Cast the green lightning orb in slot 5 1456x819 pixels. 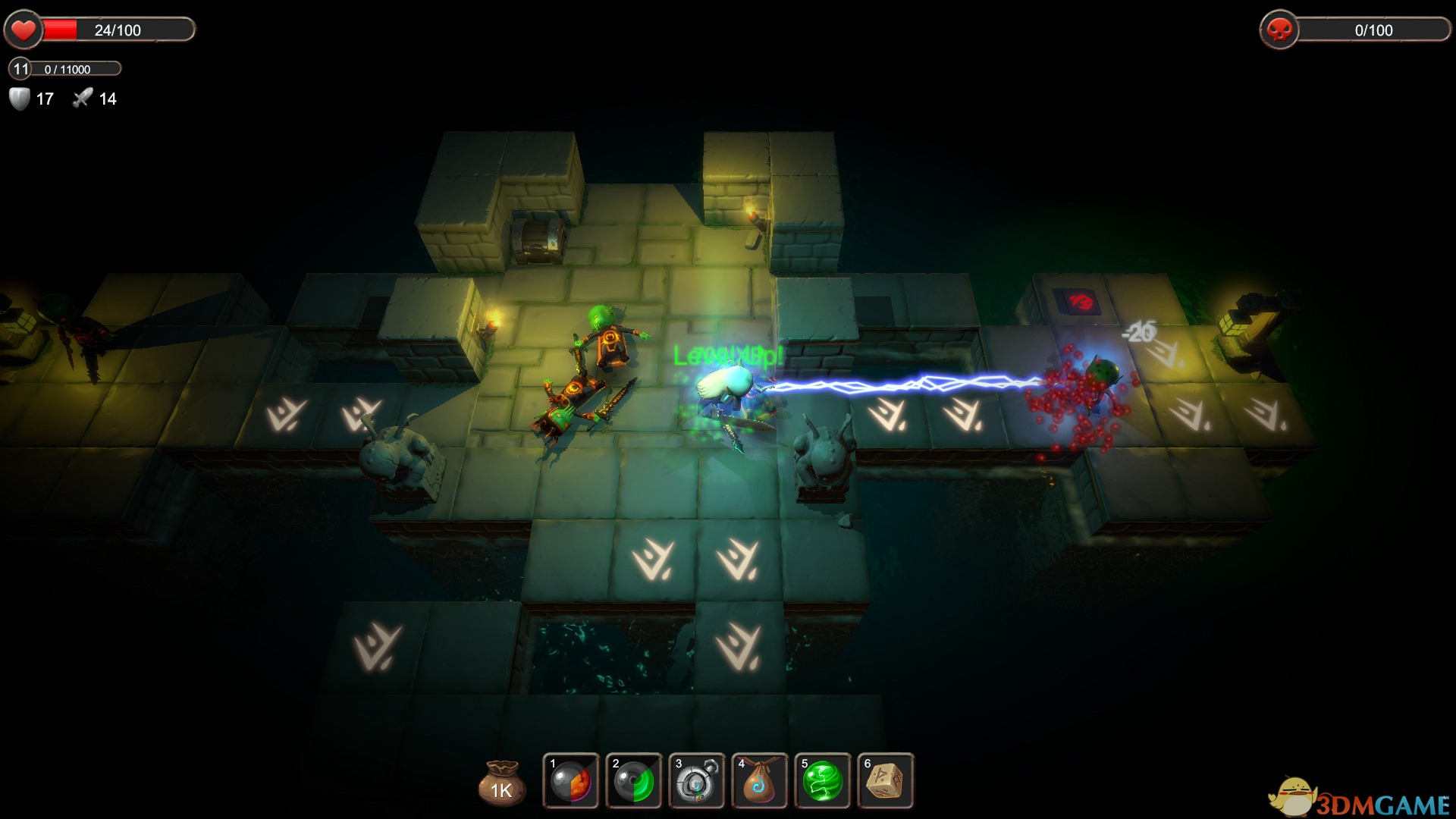(823, 781)
